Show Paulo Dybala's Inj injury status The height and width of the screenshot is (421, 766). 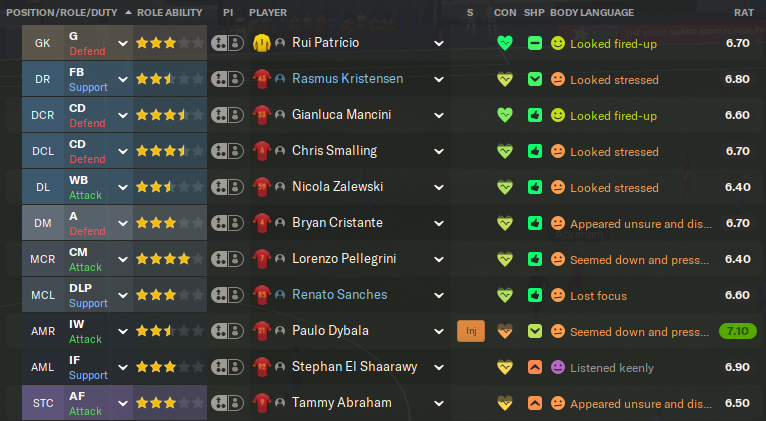point(470,331)
